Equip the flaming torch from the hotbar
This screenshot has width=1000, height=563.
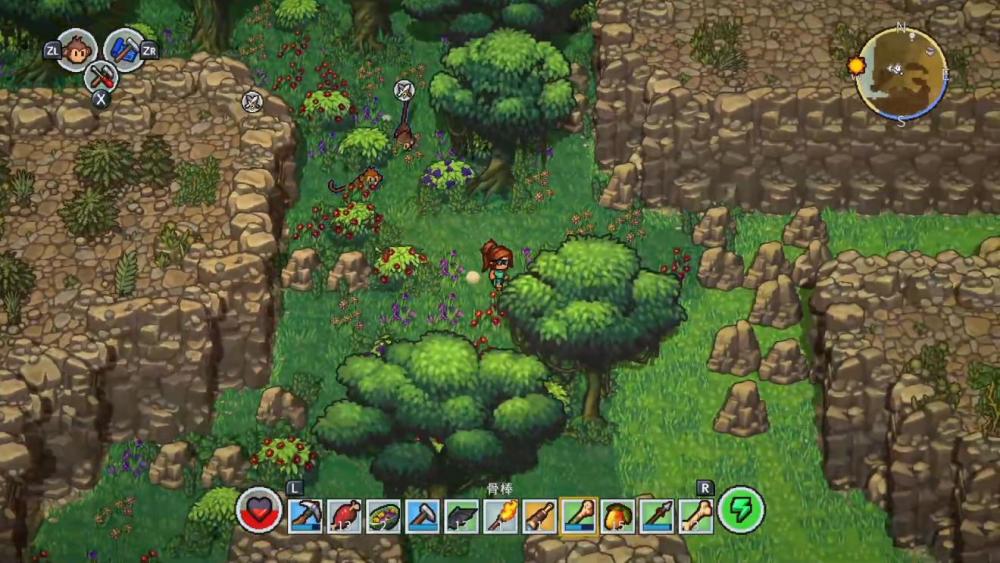pos(500,516)
